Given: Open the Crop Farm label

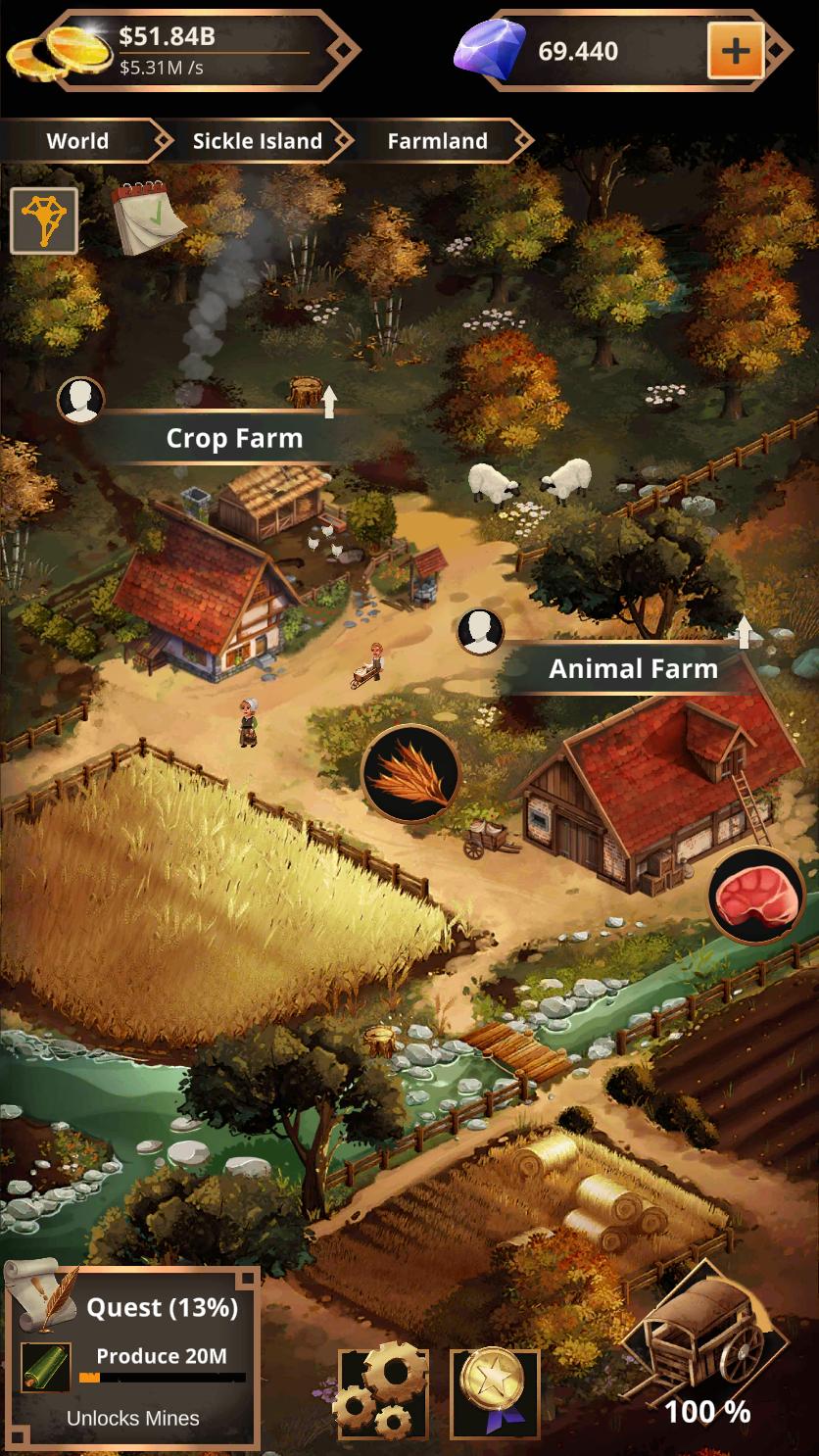Looking at the screenshot, I should (234, 438).
